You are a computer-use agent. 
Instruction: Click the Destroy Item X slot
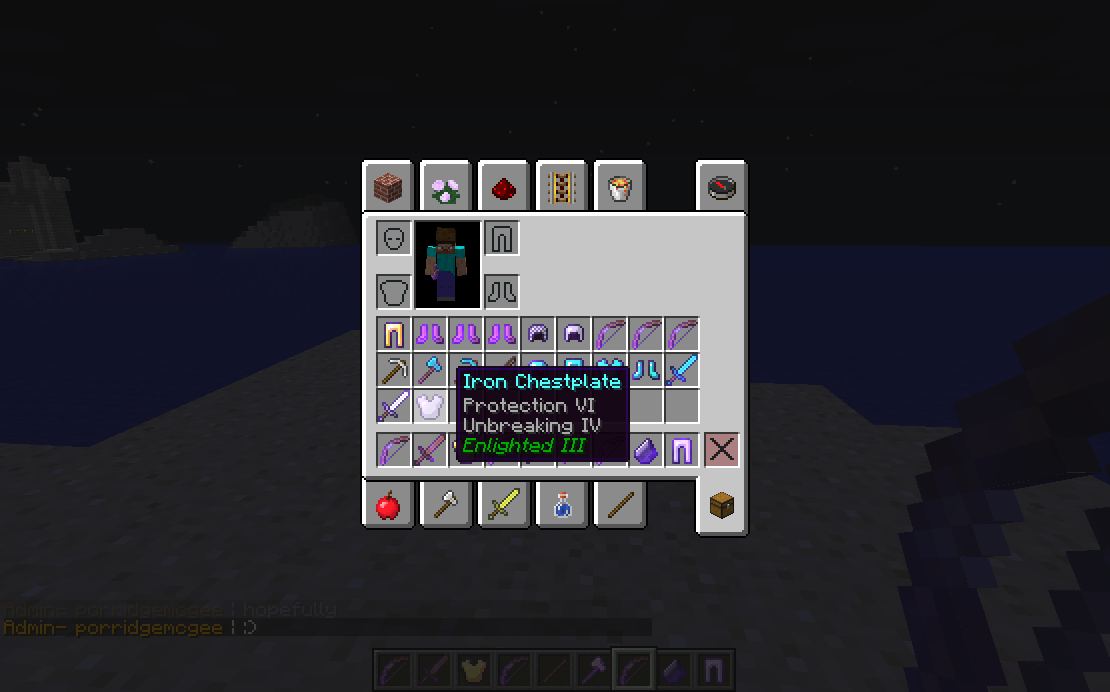721,450
